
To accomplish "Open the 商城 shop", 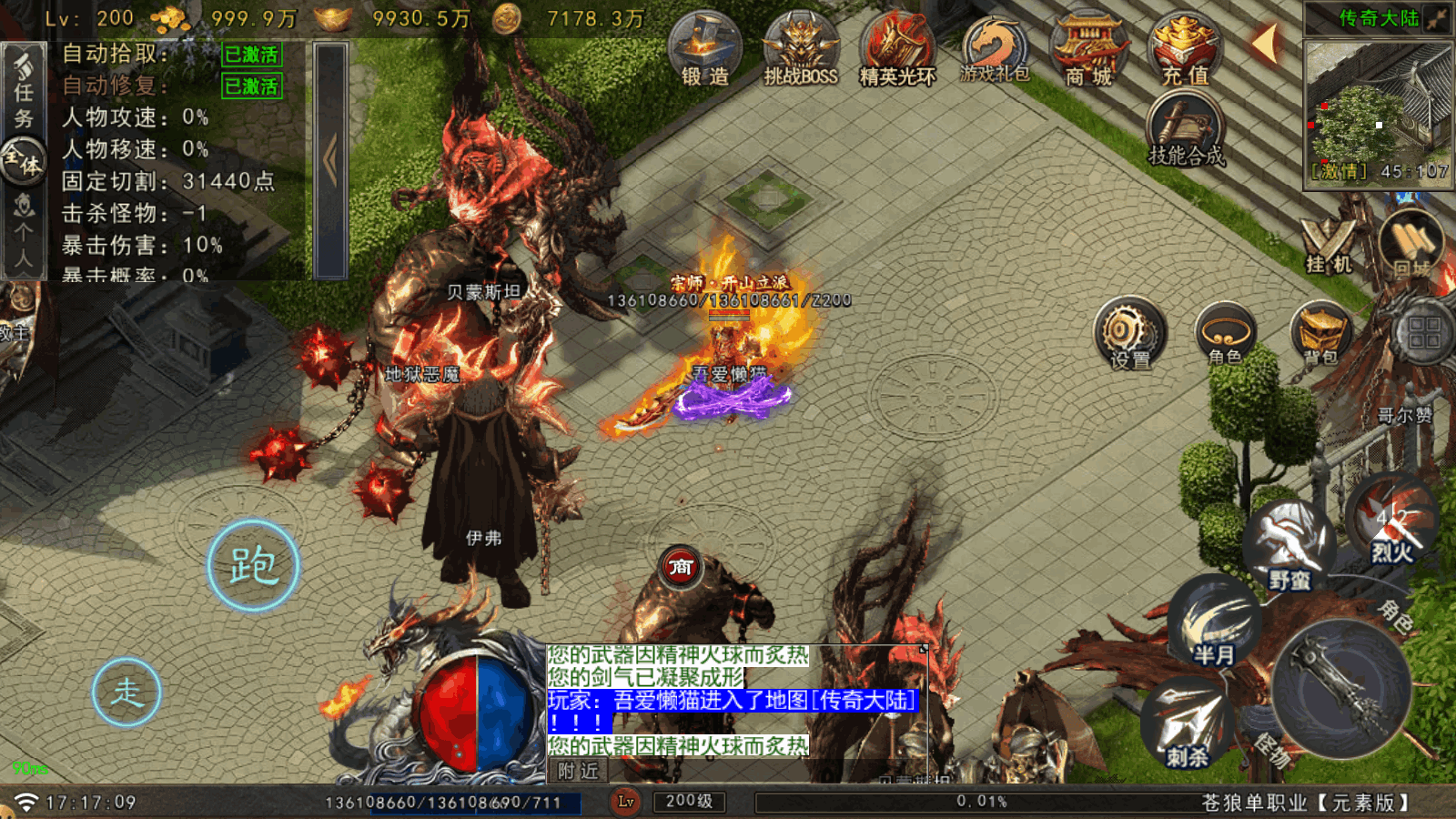I will 1089,49.
